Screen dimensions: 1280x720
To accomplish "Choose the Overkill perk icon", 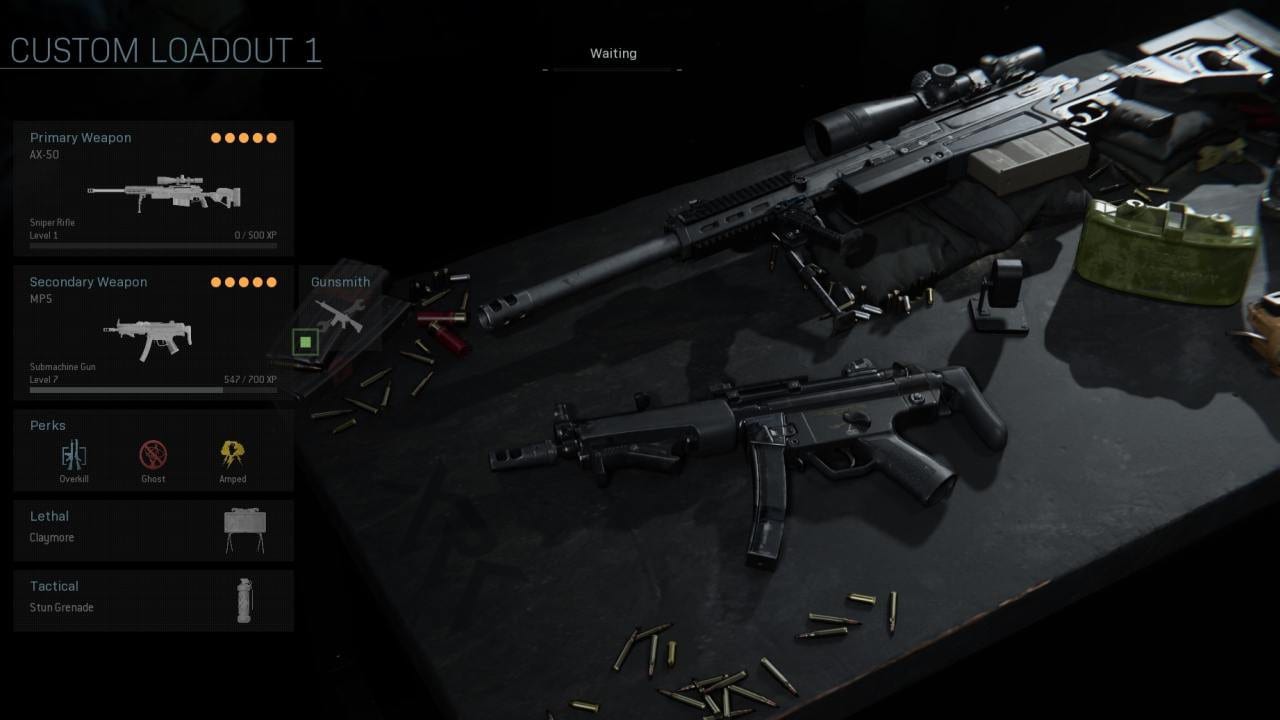I will pos(74,456).
